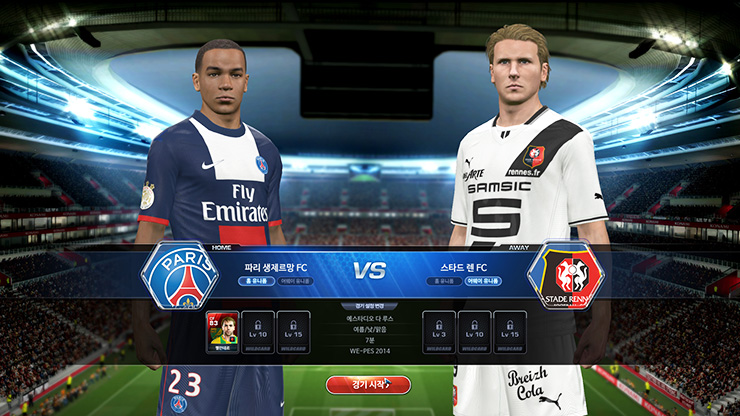Click the home team's locked Lv 15 slot
The height and width of the screenshot is (416, 740).
(293, 332)
